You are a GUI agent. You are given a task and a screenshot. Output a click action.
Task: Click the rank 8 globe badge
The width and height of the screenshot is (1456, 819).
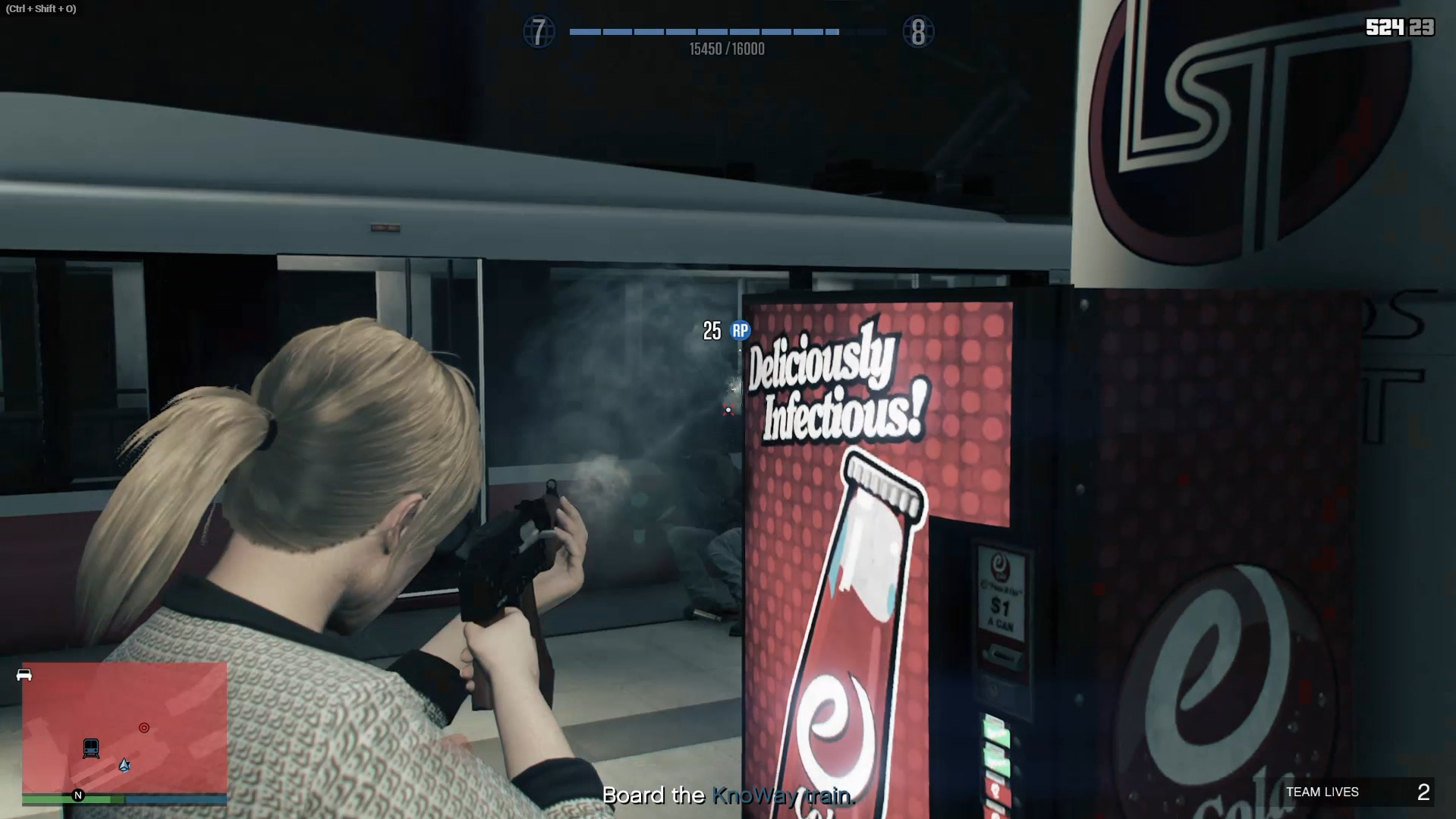(x=917, y=32)
